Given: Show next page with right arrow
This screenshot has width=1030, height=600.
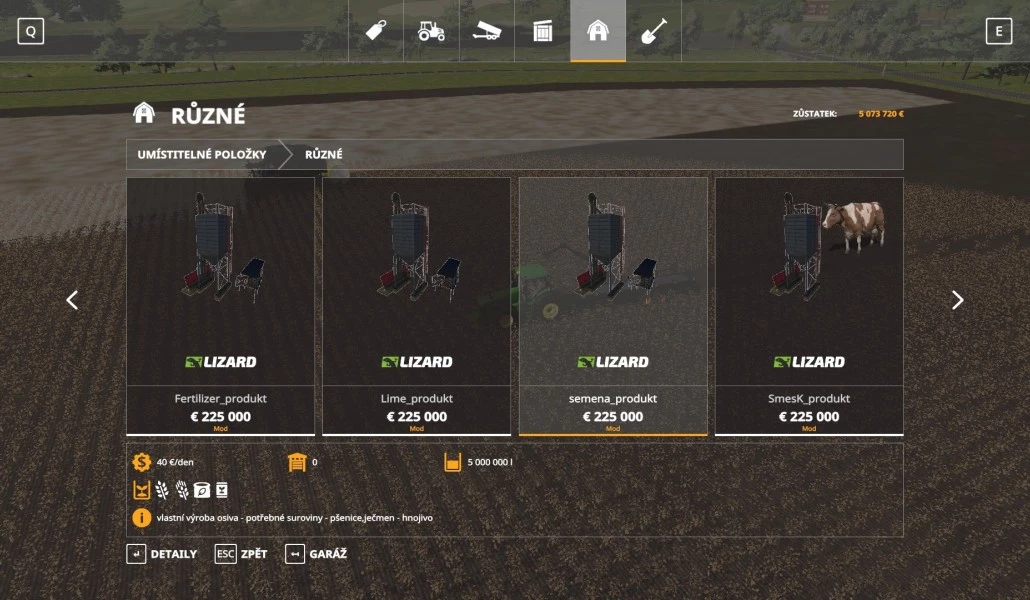Looking at the screenshot, I should [957, 300].
